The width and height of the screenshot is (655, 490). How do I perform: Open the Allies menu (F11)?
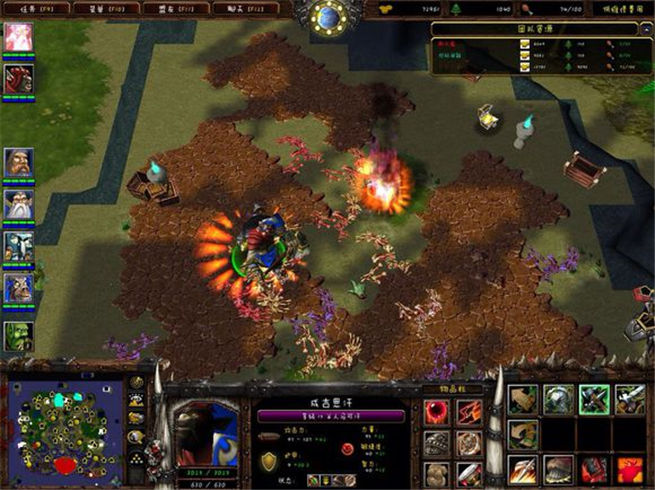[166, 8]
